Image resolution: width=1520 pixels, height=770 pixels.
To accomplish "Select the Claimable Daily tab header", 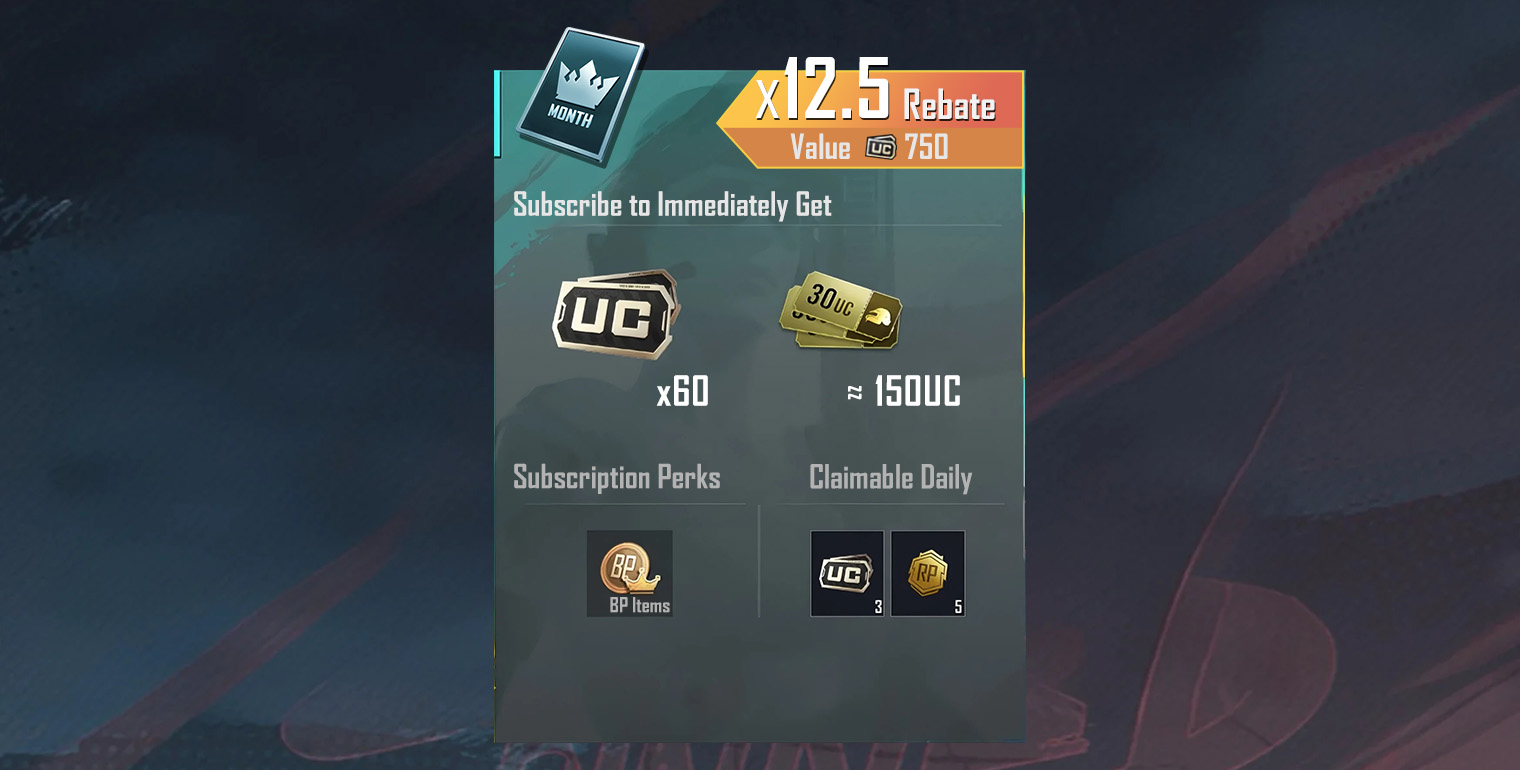I will tap(891, 478).
